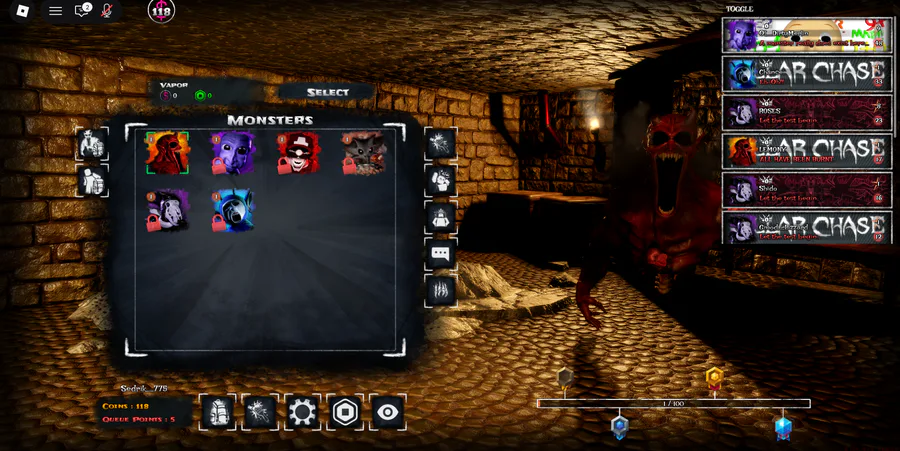The height and width of the screenshot is (451, 900).
Task: Select the LEMONY player row
Action: pyautogui.click(x=806, y=151)
